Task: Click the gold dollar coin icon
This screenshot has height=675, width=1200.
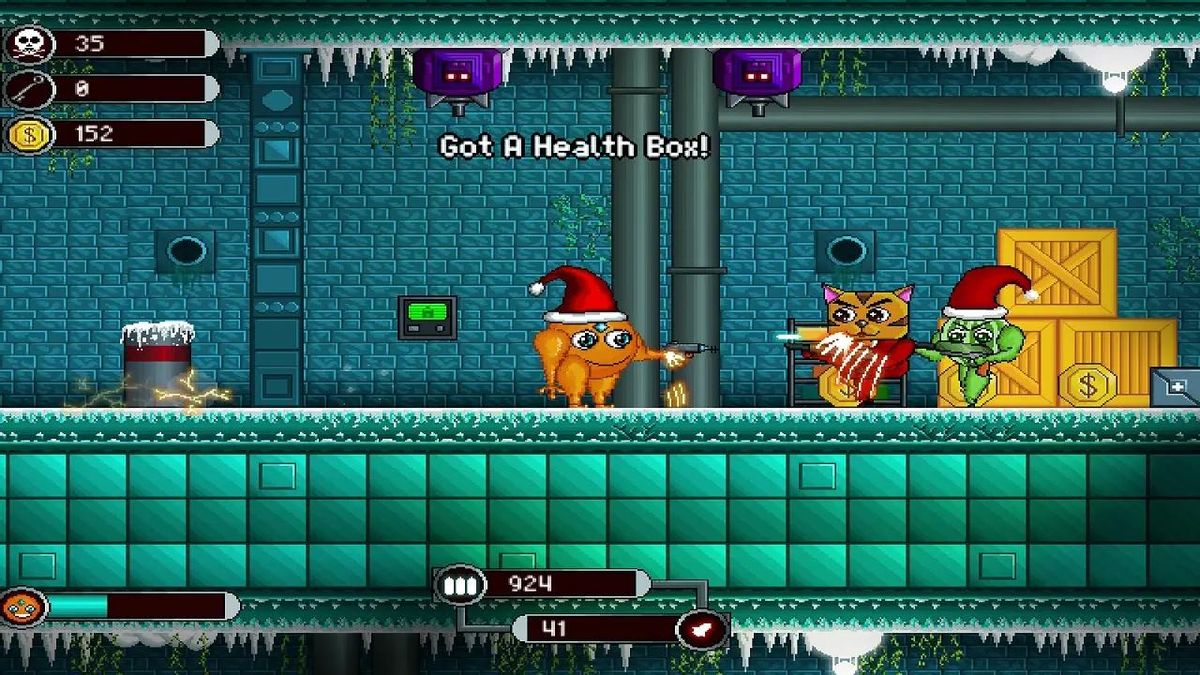Action: point(27,134)
